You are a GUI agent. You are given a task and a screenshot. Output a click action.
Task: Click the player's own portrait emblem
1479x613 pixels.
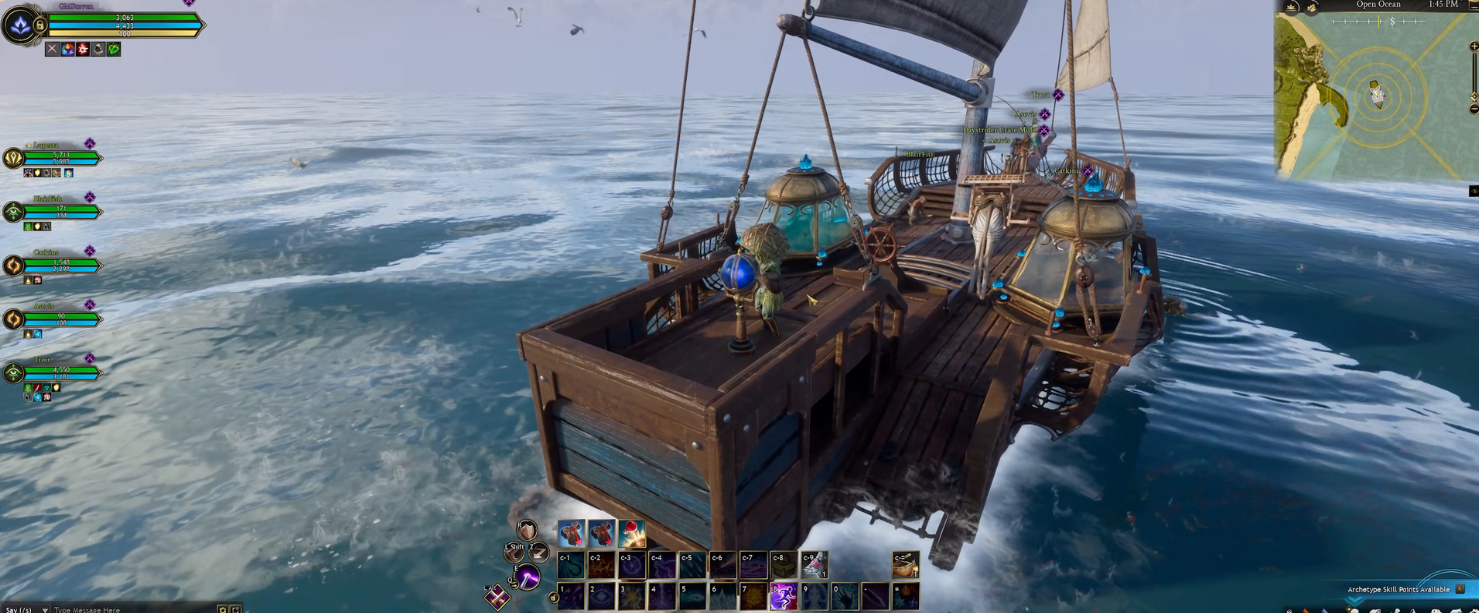pos(21,25)
